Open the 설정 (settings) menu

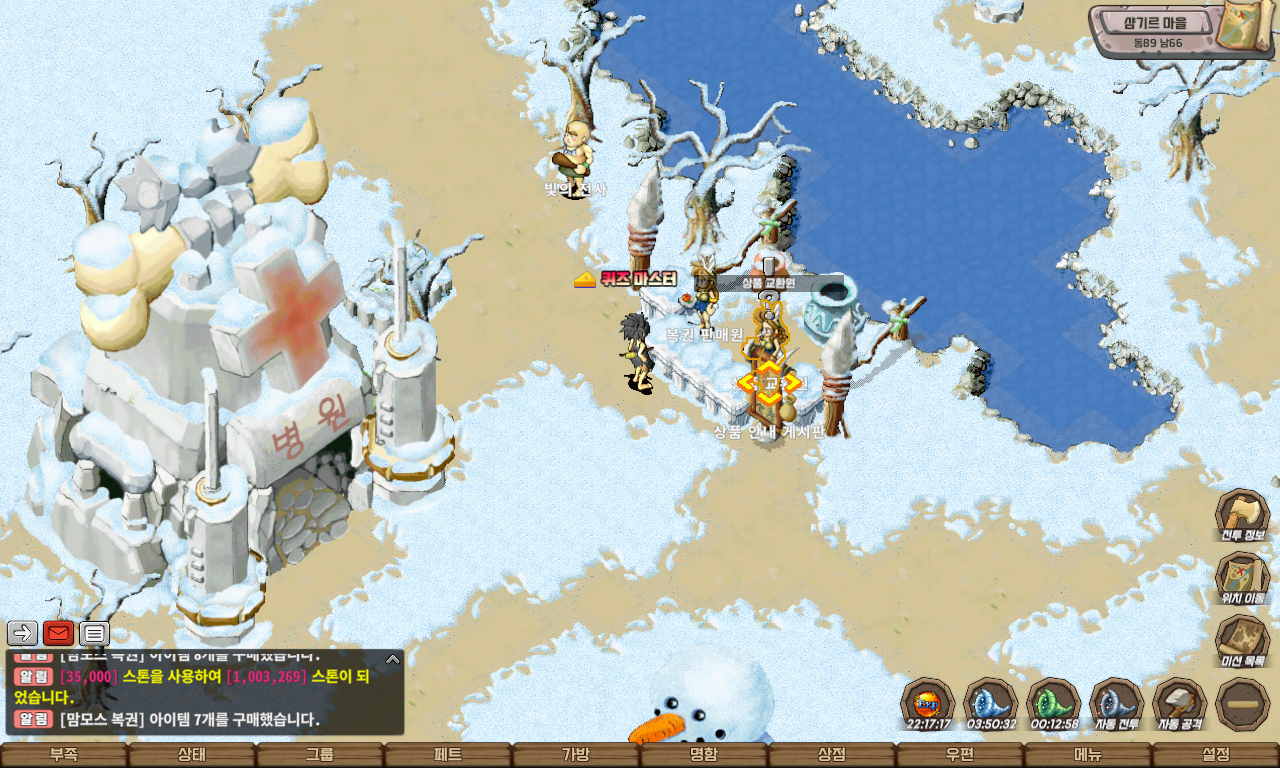click(1216, 755)
